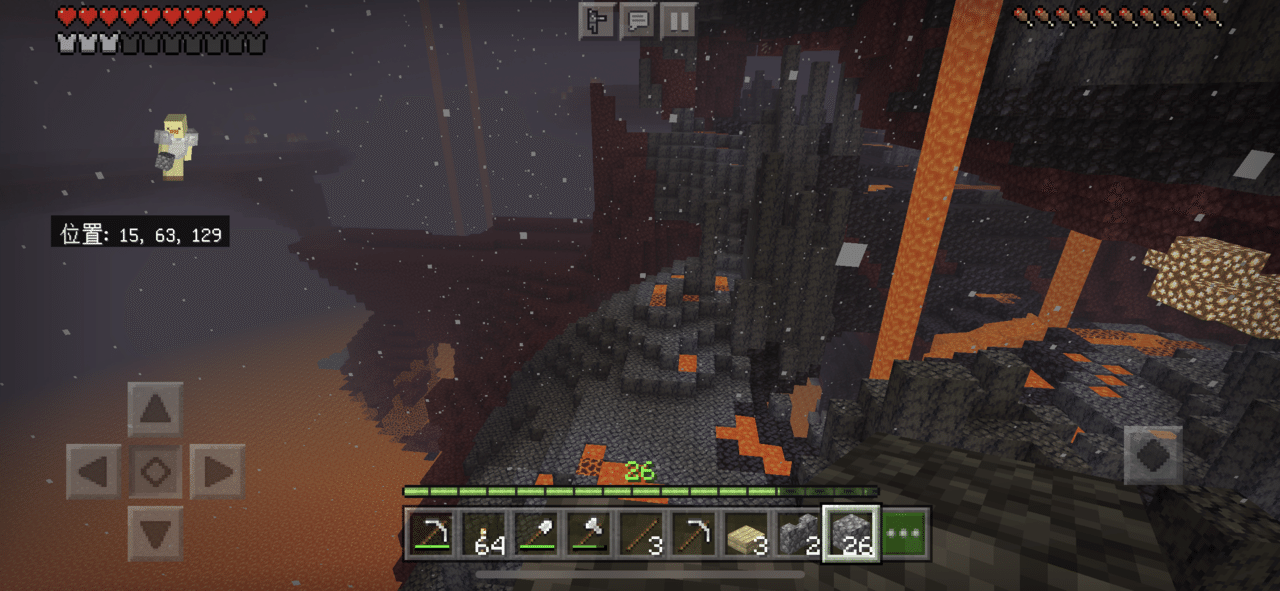Image resolution: width=1280 pixels, height=591 pixels.
Task: Tap the up arrow on the D-pad
Action: [x=155, y=409]
